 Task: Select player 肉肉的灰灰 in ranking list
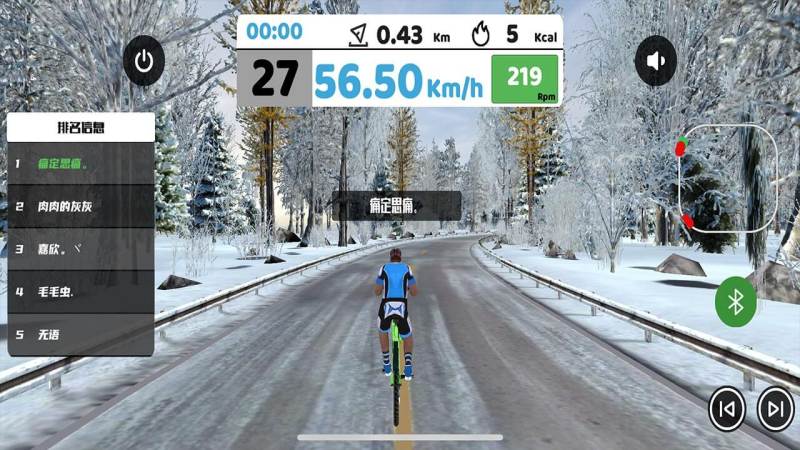[x=81, y=206]
